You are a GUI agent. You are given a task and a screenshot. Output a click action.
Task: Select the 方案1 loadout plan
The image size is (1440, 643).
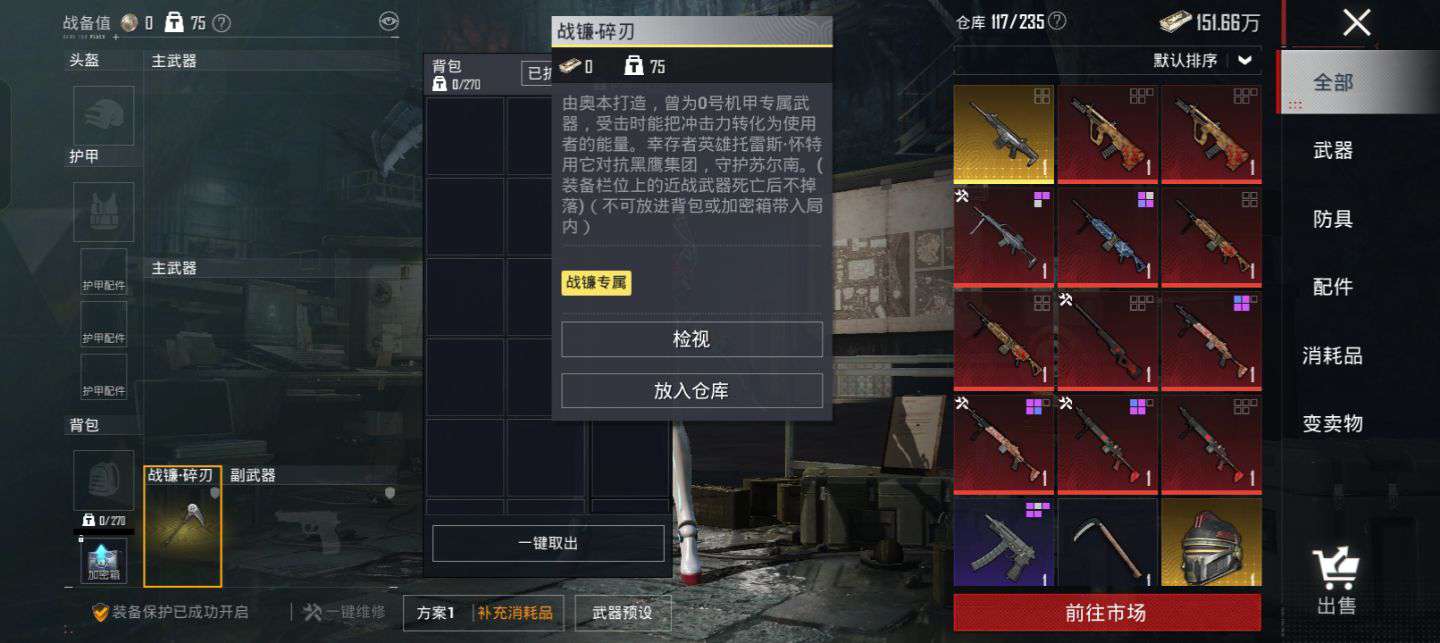(x=436, y=613)
